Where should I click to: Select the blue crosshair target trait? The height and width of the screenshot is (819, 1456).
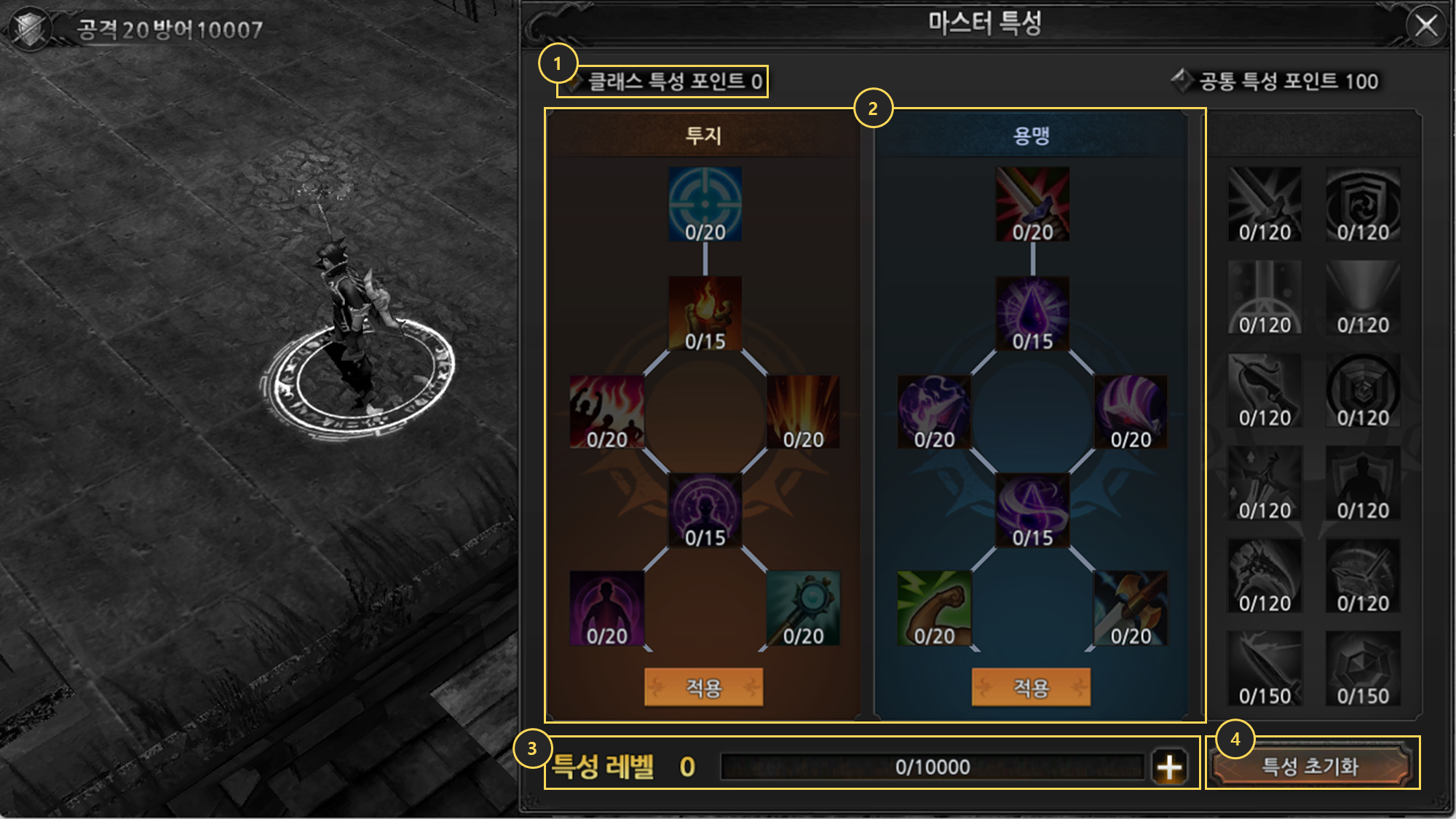tap(705, 205)
